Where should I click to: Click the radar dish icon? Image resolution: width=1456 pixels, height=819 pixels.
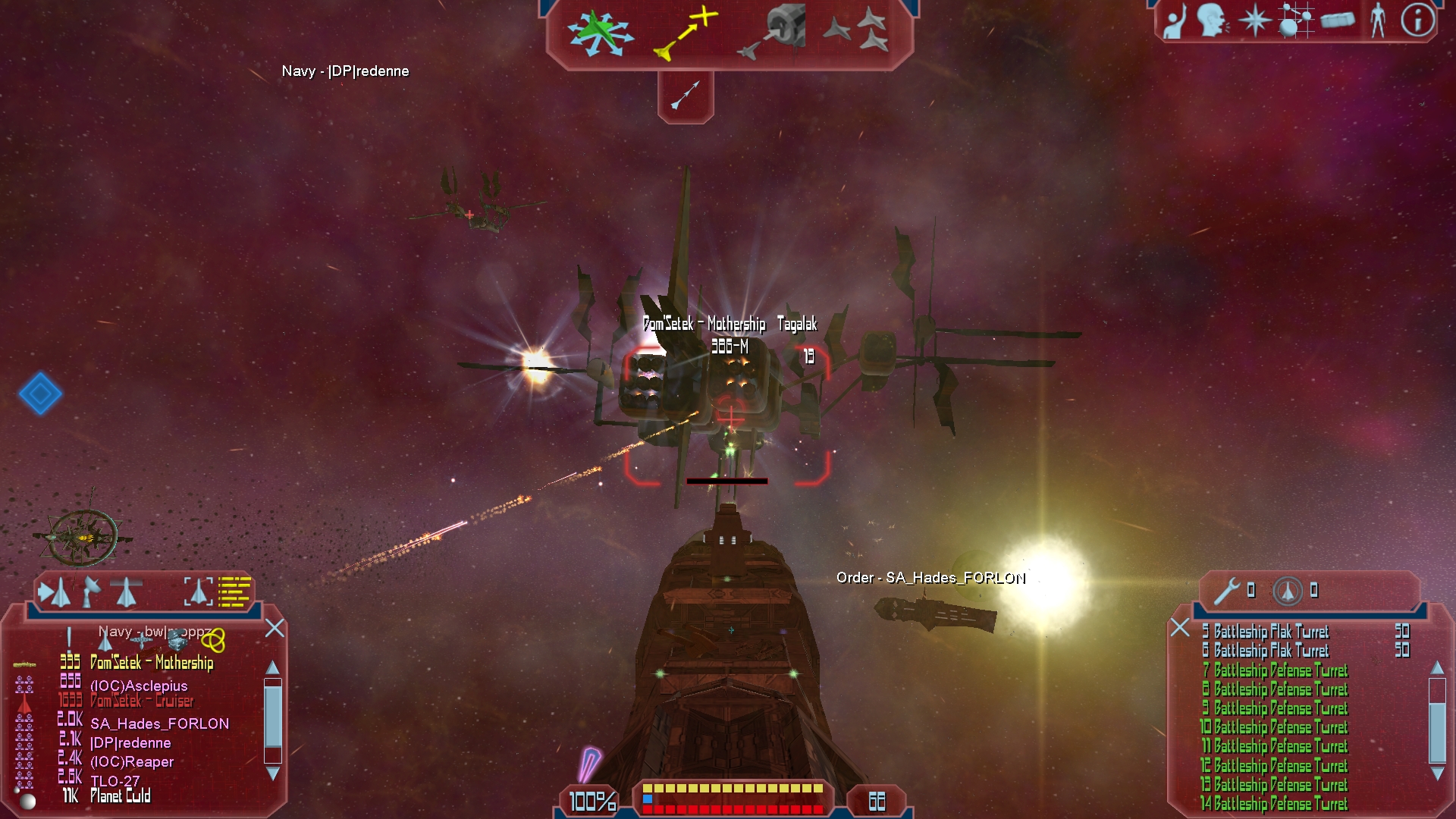click(91, 591)
